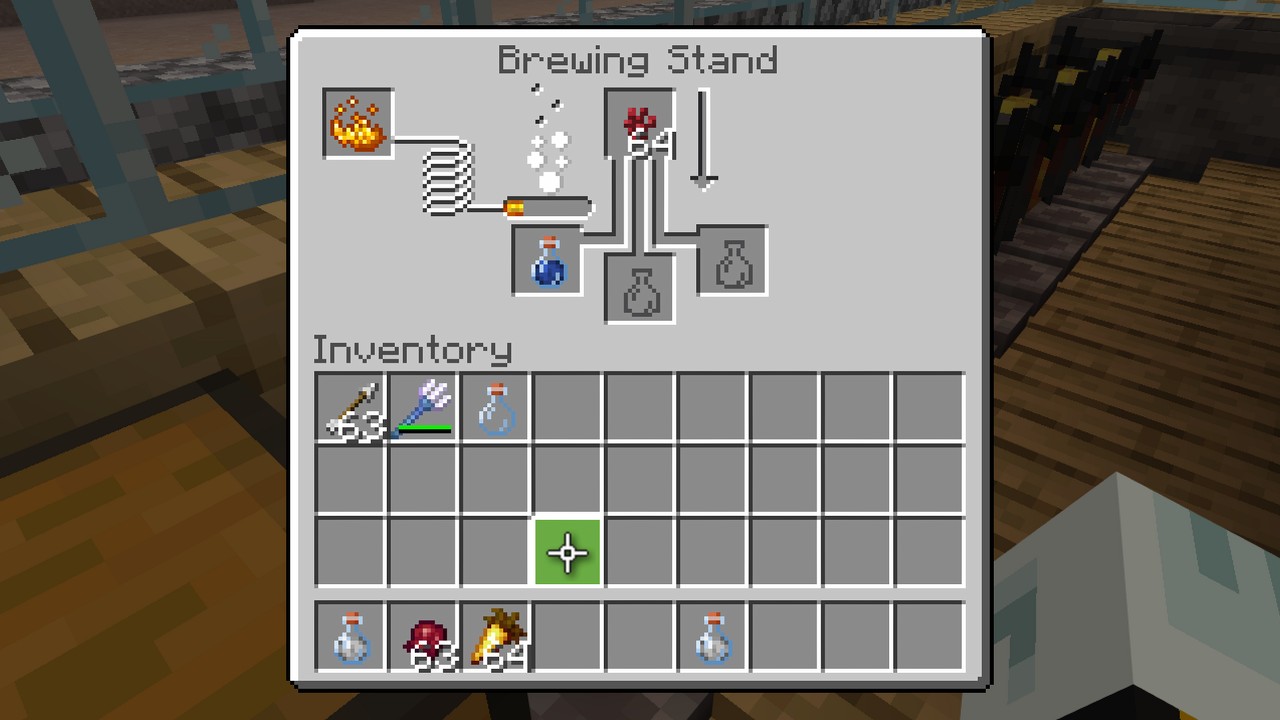Click the water bottle in the sixth hotbar slot

[712, 637]
